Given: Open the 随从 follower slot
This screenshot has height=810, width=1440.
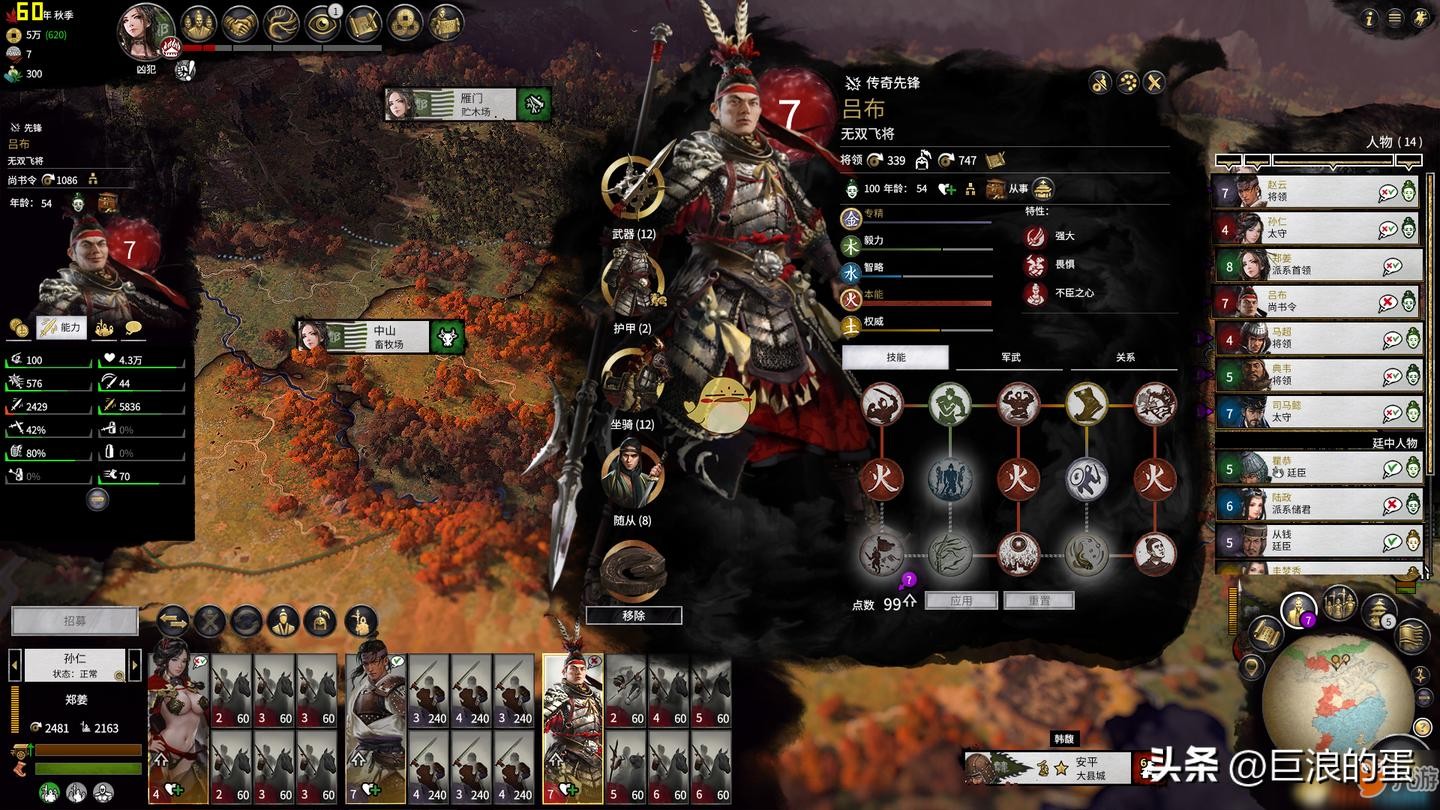Looking at the screenshot, I should [x=633, y=474].
